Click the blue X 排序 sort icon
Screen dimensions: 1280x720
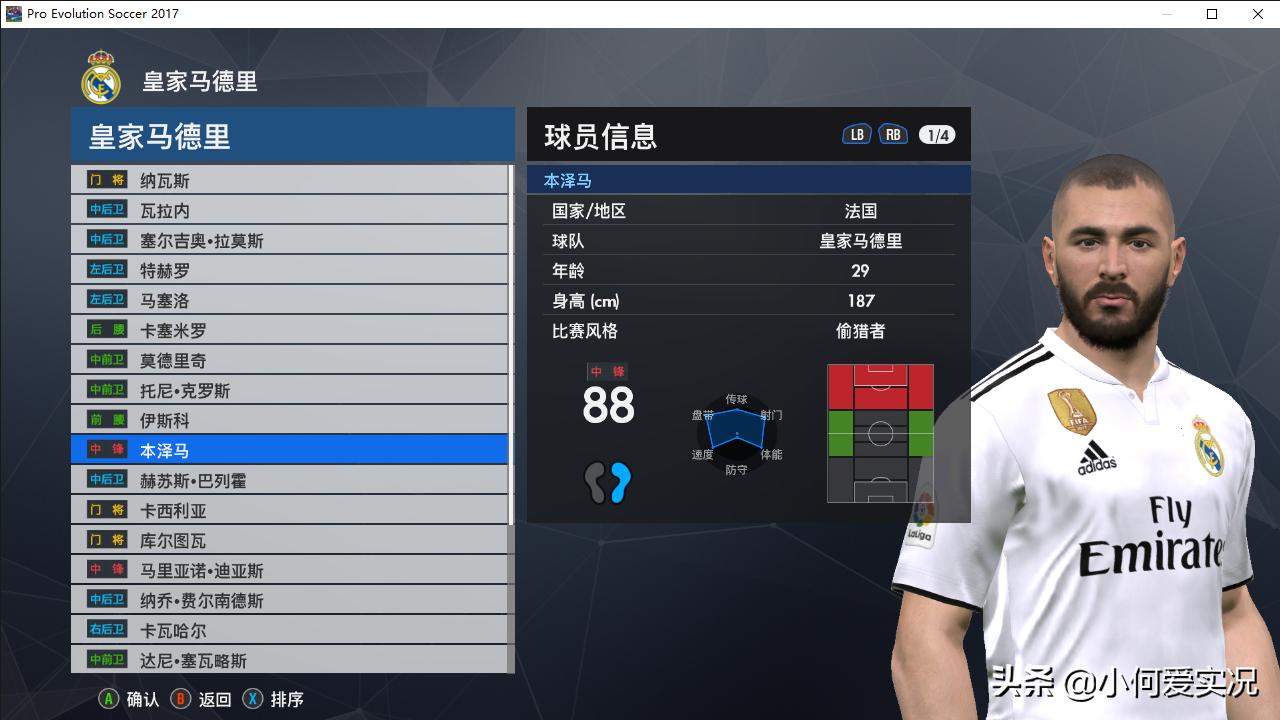(x=251, y=700)
